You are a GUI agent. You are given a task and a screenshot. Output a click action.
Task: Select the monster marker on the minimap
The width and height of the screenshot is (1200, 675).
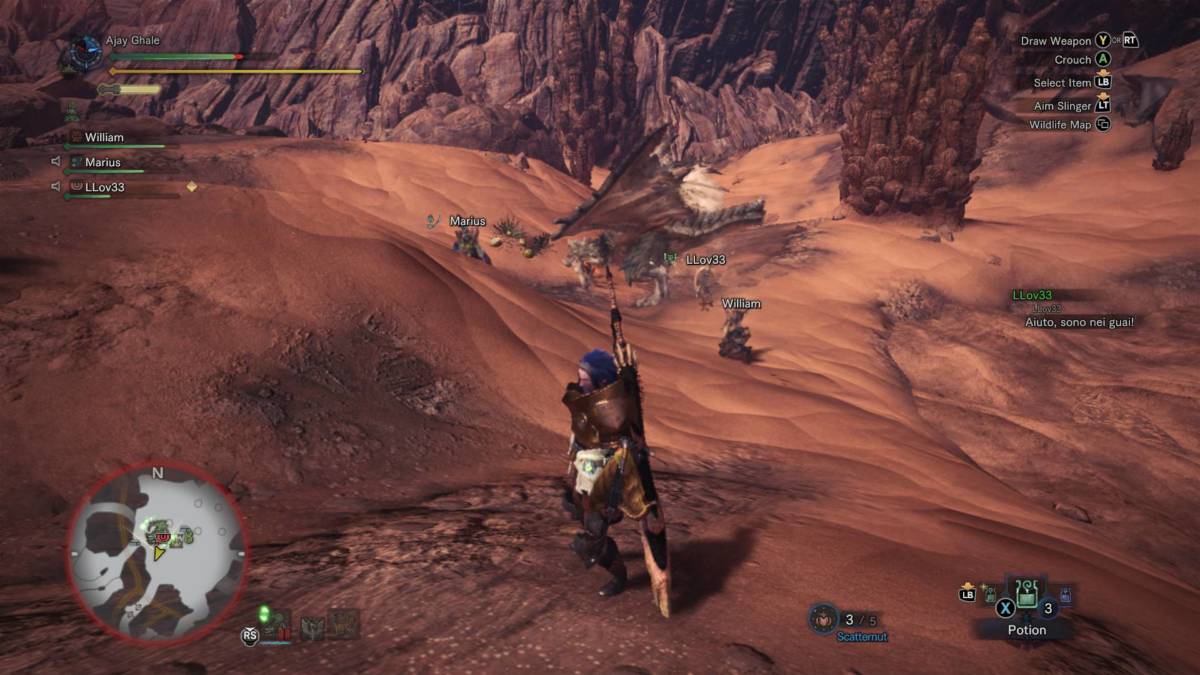(x=162, y=537)
